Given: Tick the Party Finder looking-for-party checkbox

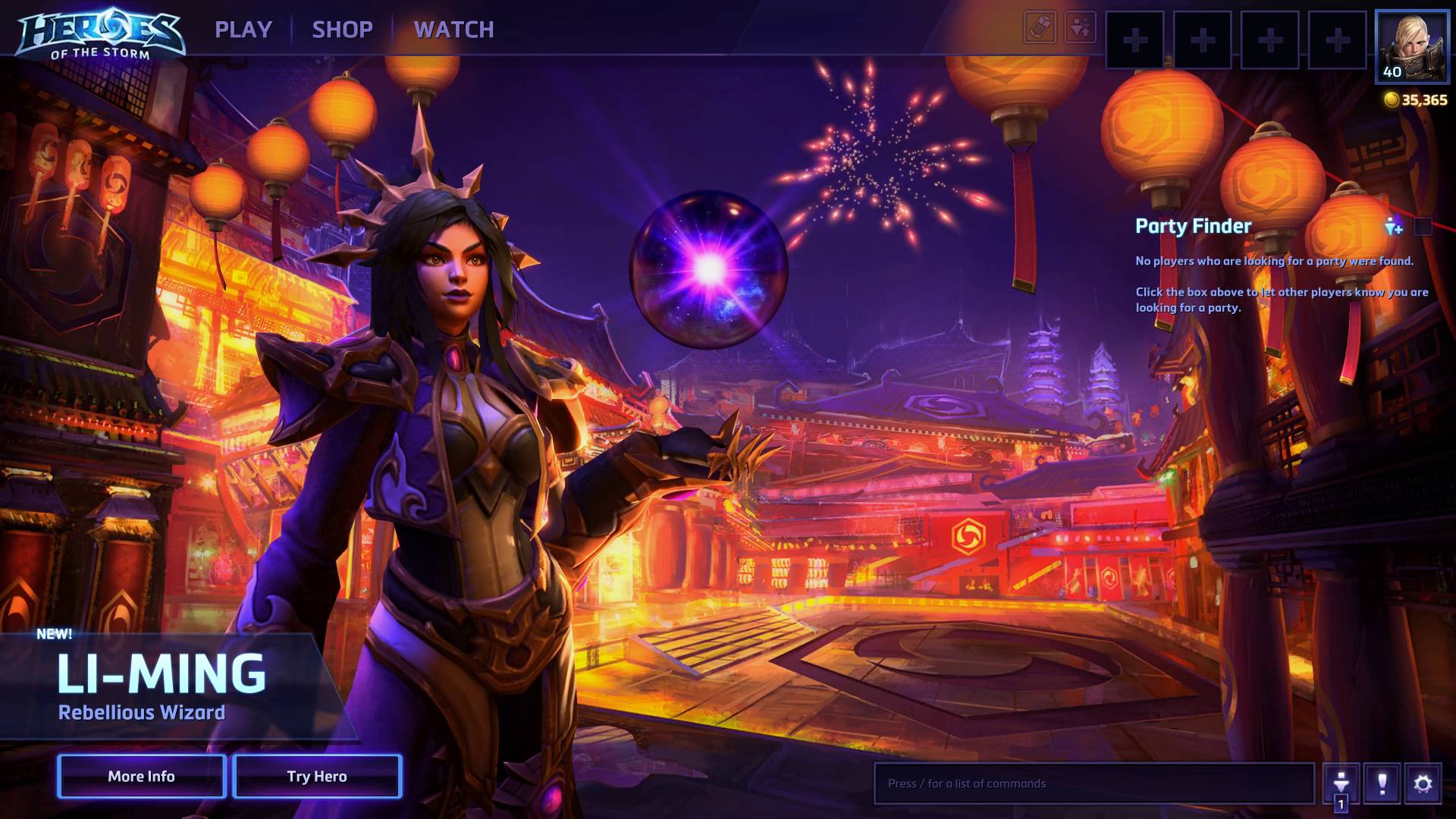Looking at the screenshot, I should click(x=1423, y=226).
